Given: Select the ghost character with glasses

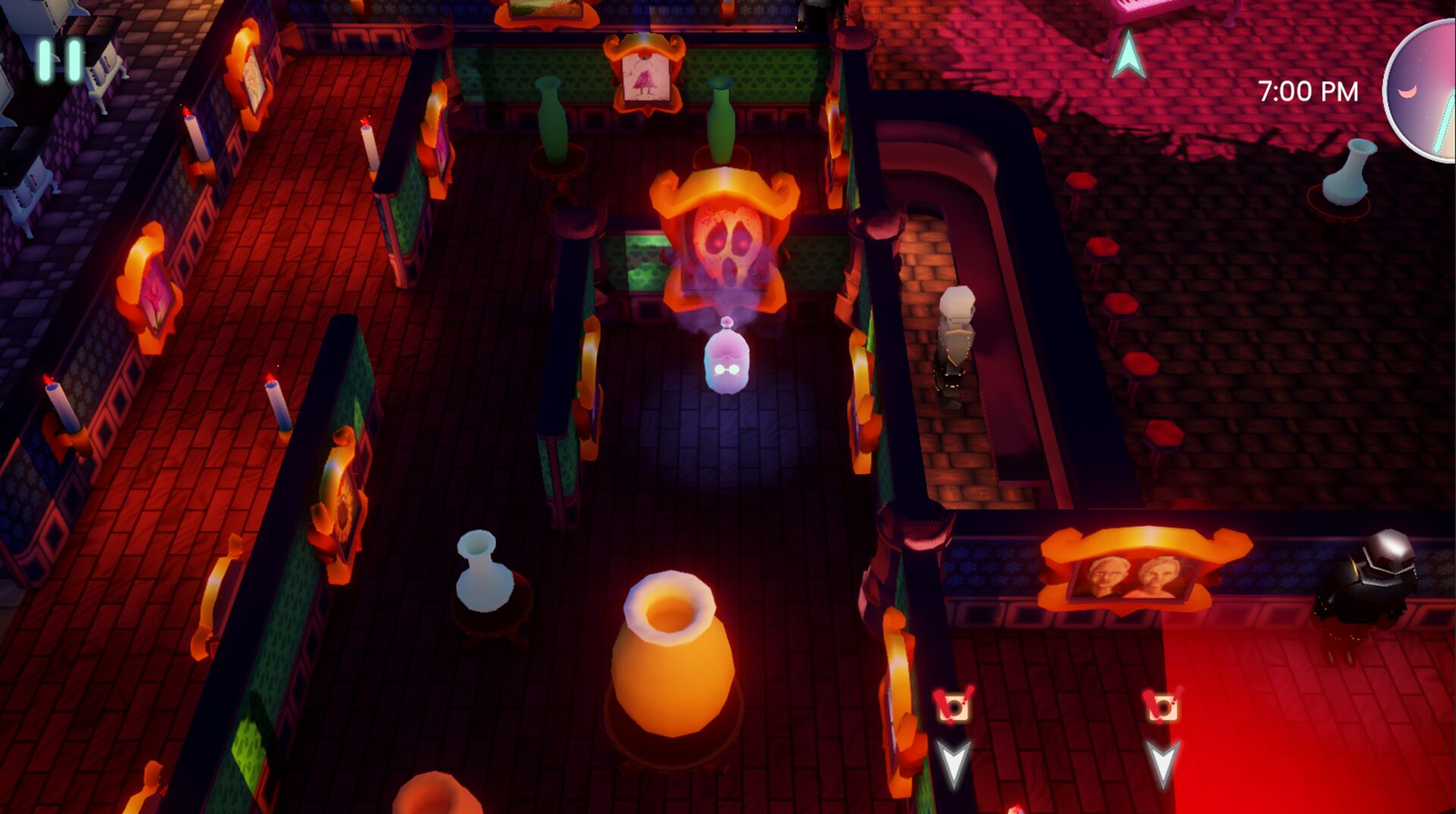Looking at the screenshot, I should (x=726, y=363).
